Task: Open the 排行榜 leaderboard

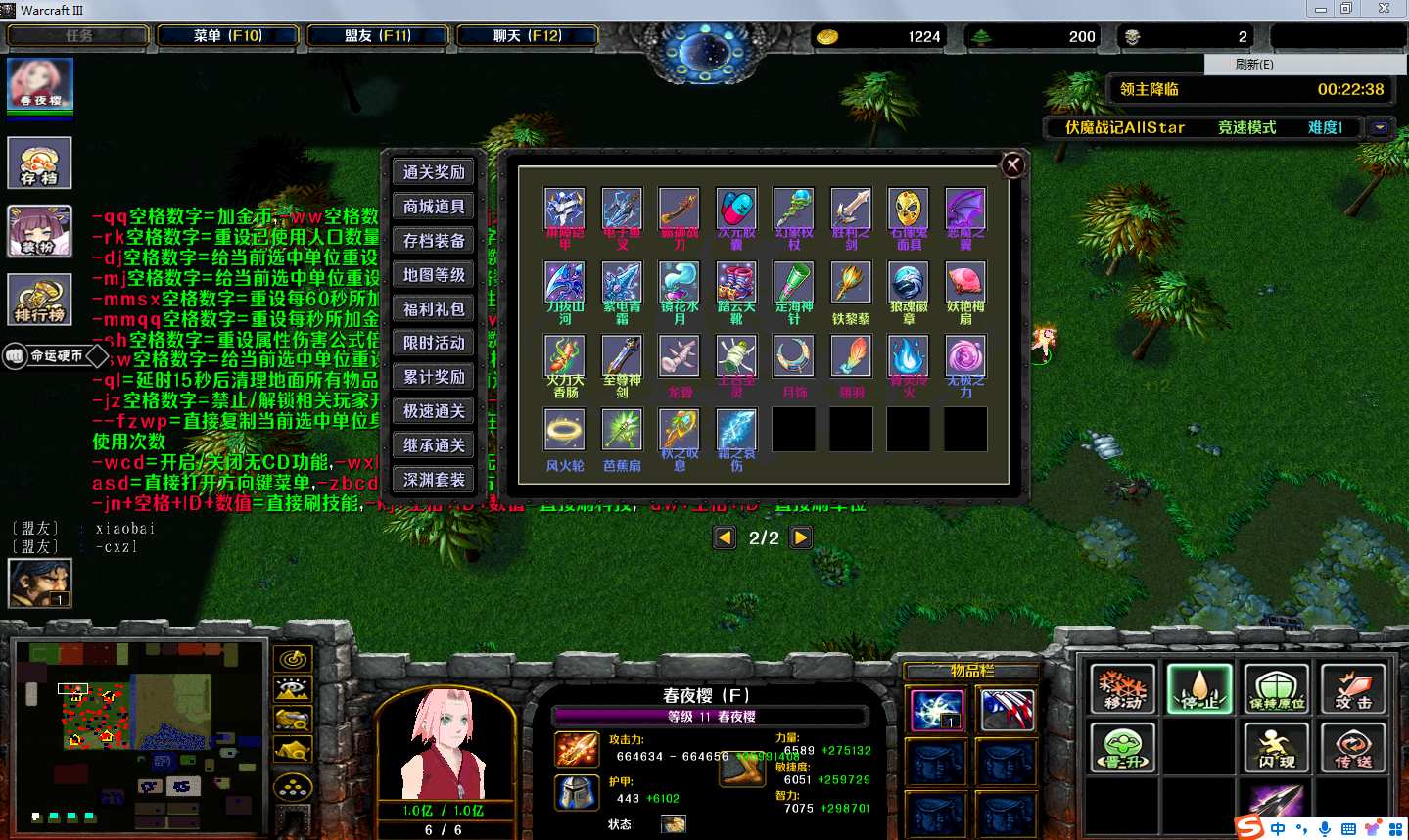Action: [x=40, y=299]
